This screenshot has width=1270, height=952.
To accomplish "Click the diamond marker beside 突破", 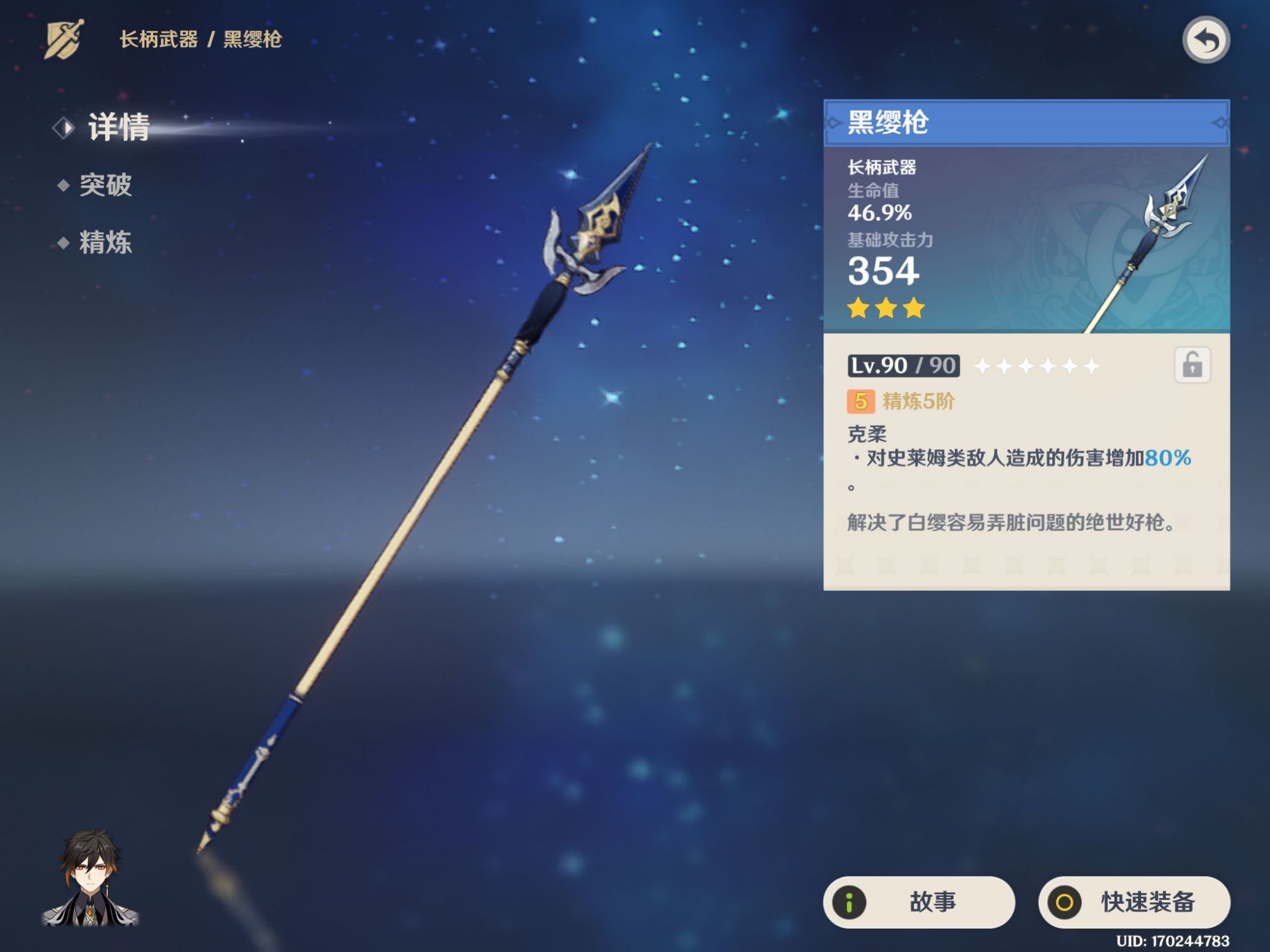I will pos(63,187).
